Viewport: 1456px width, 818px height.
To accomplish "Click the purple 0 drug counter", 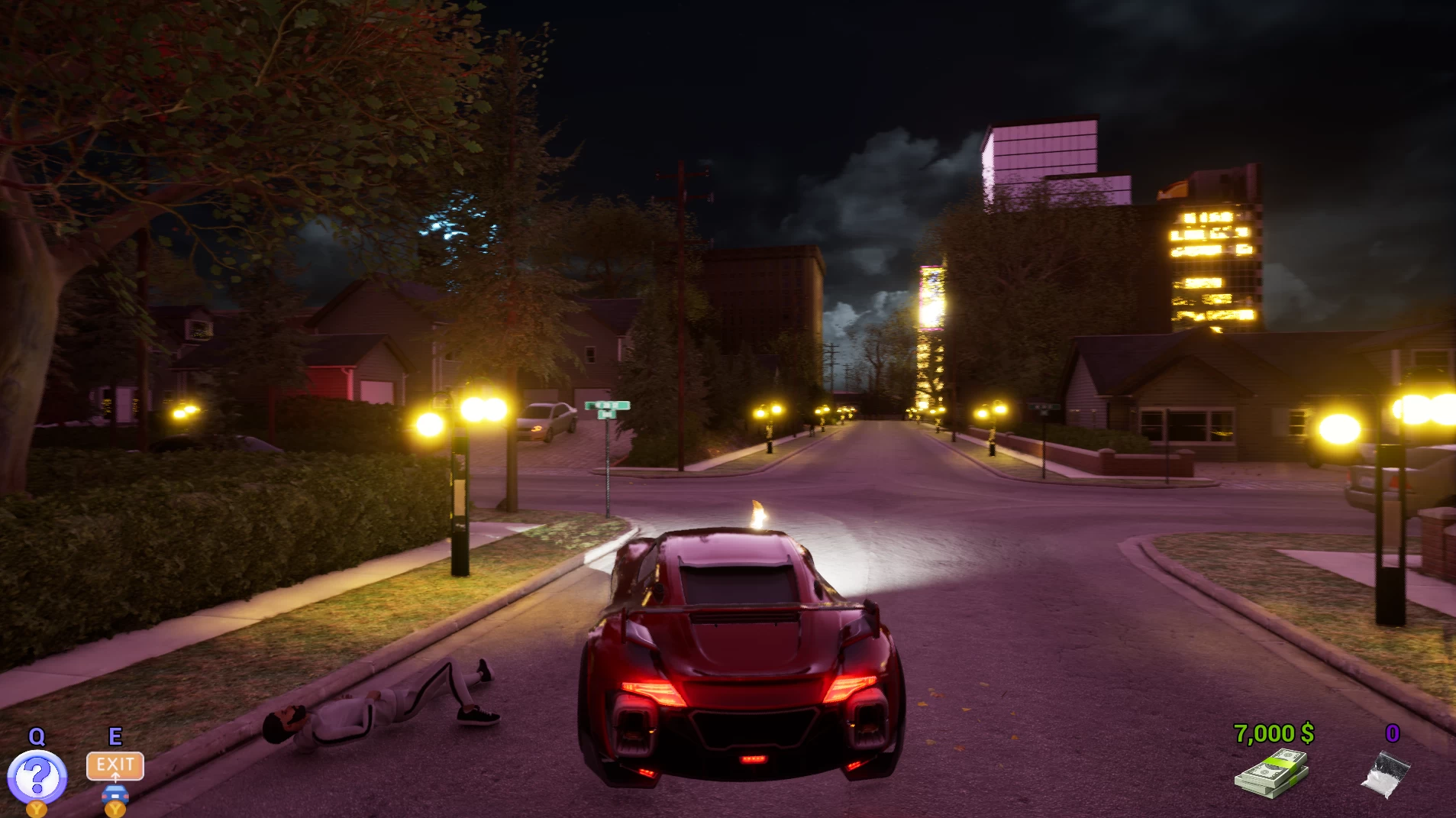I will (1393, 732).
